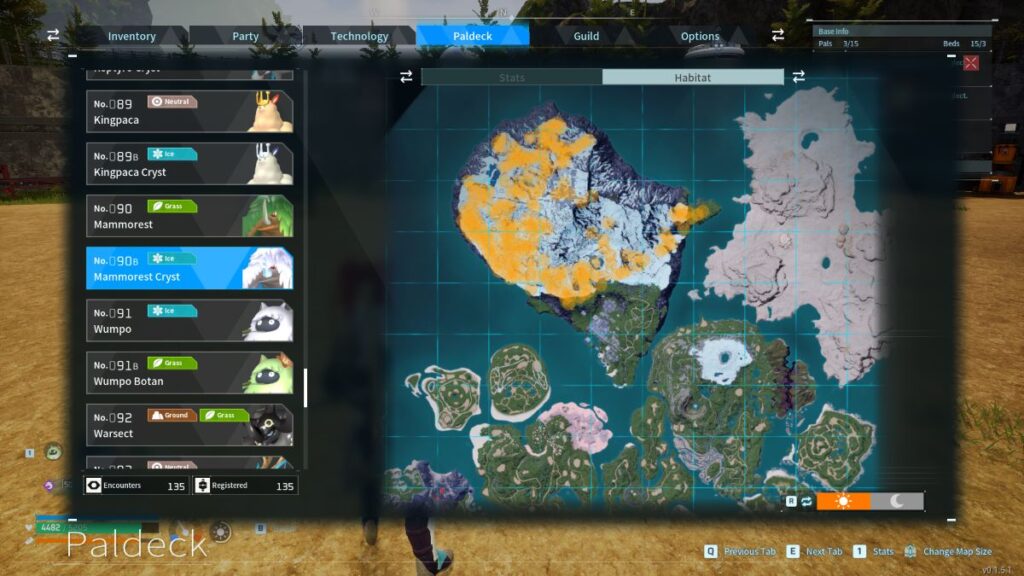Open the Party tab

coord(245,36)
